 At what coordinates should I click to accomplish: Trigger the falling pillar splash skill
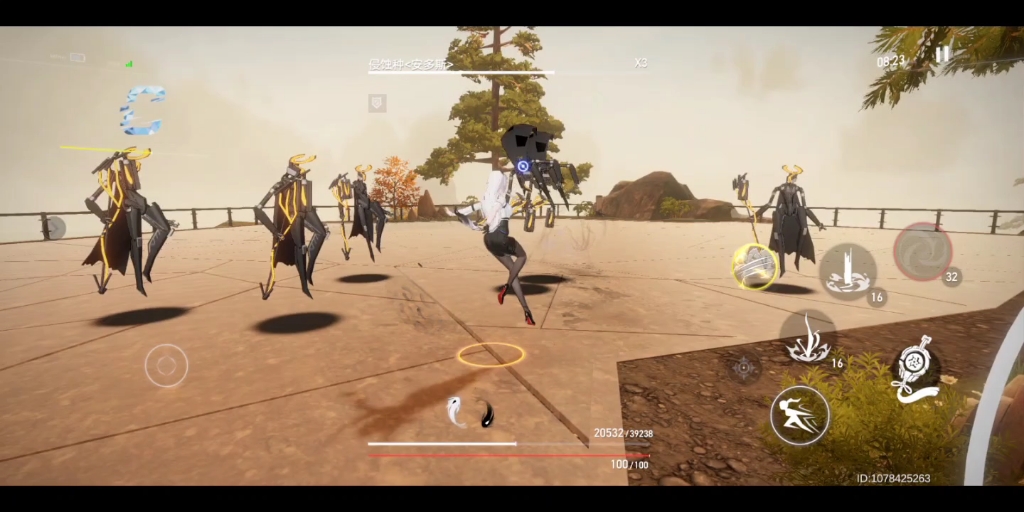point(847,270)
